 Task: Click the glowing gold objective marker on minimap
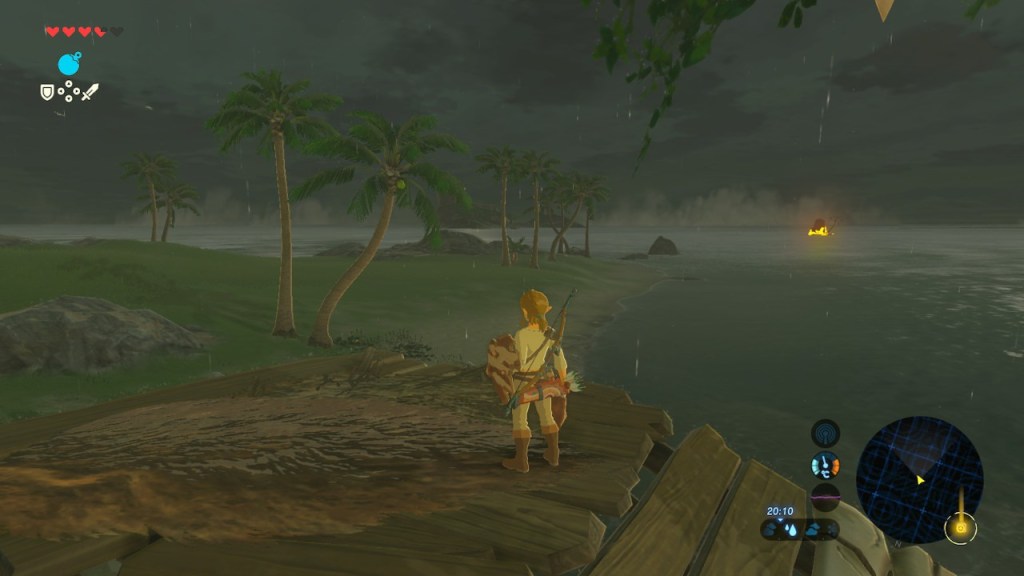[x=961, y=526]
